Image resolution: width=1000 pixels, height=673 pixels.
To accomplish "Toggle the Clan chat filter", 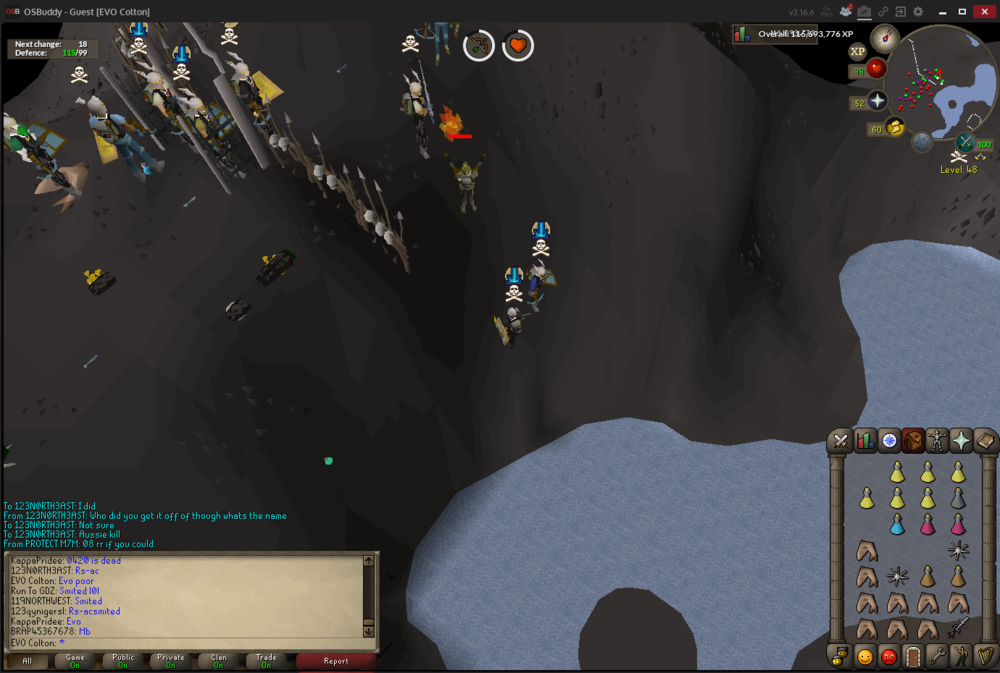I will click(218, 660).
